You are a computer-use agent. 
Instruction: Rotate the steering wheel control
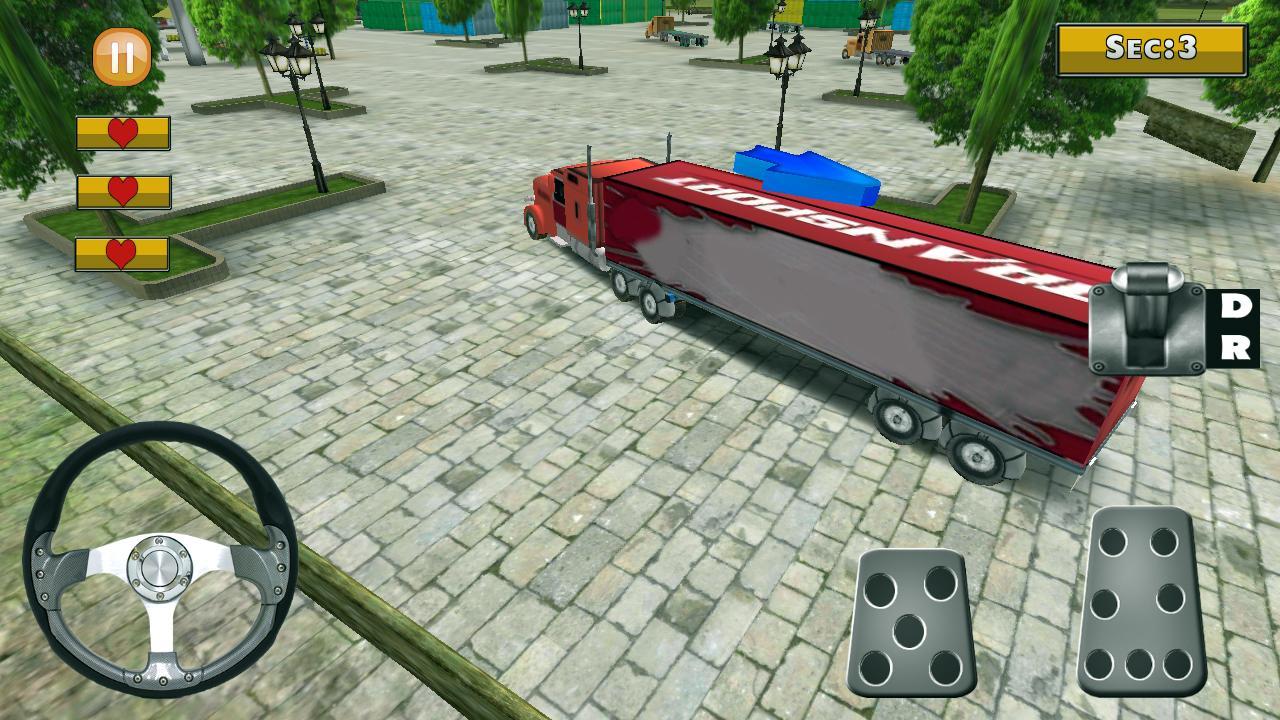[160, 565]
